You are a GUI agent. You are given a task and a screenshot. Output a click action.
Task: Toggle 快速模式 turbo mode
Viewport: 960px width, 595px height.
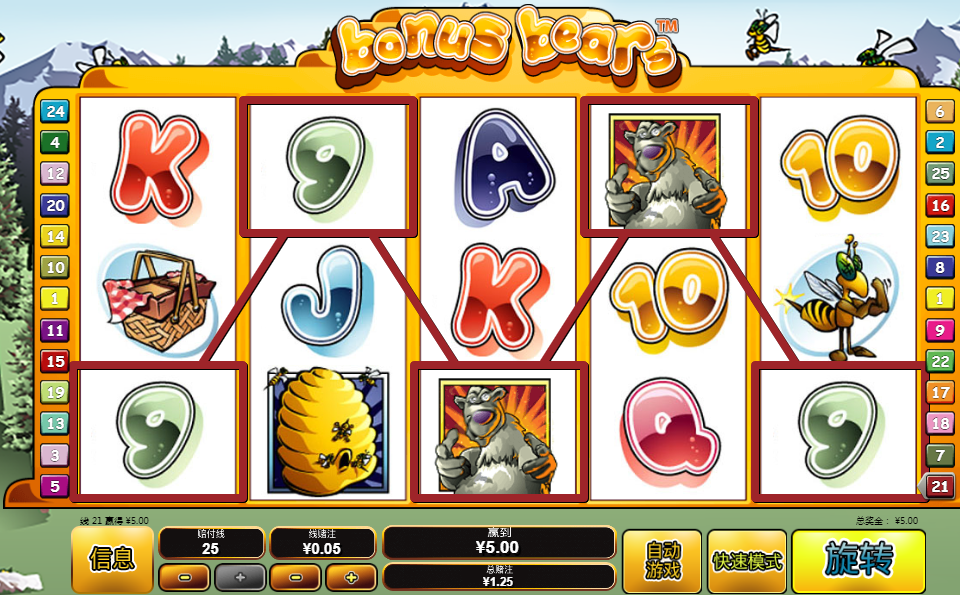[747, 561]
